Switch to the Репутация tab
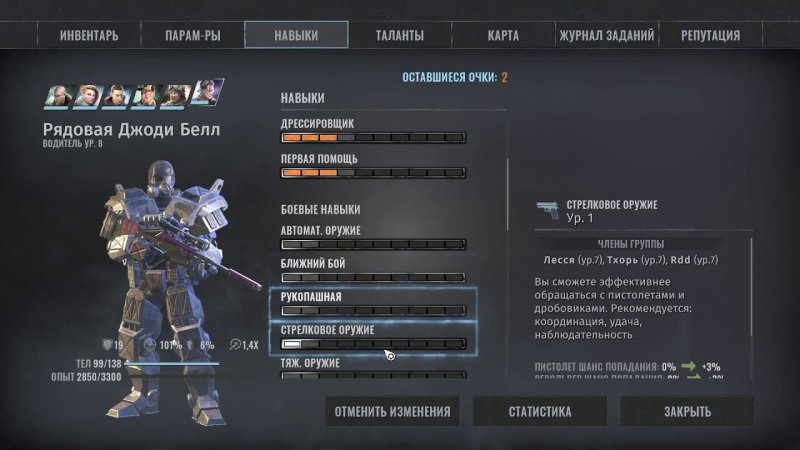 click(x=710, y=35)
